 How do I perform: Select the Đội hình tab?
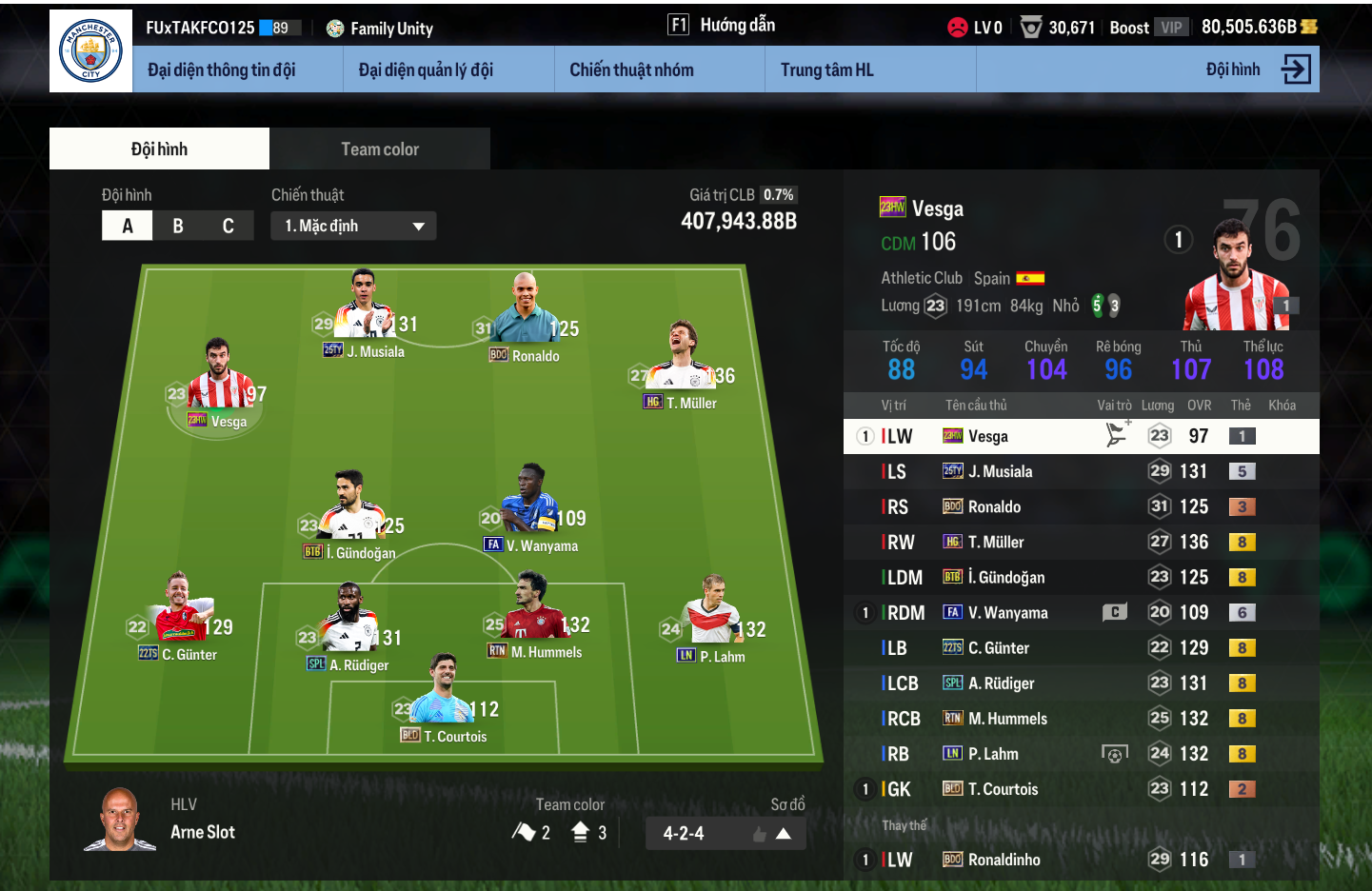coord(159,149)
